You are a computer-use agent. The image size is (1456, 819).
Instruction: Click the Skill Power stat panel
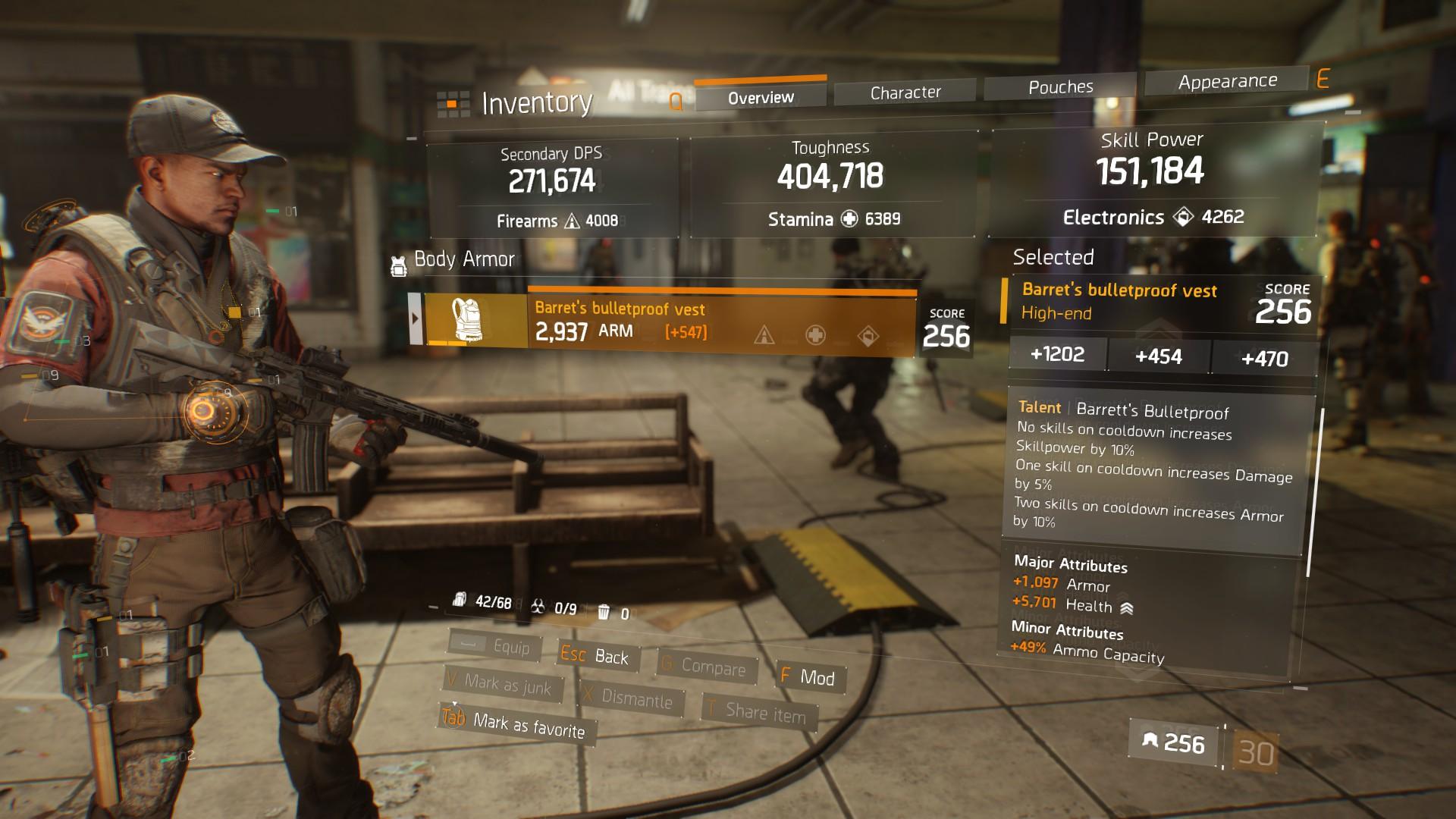[1151, 178]
